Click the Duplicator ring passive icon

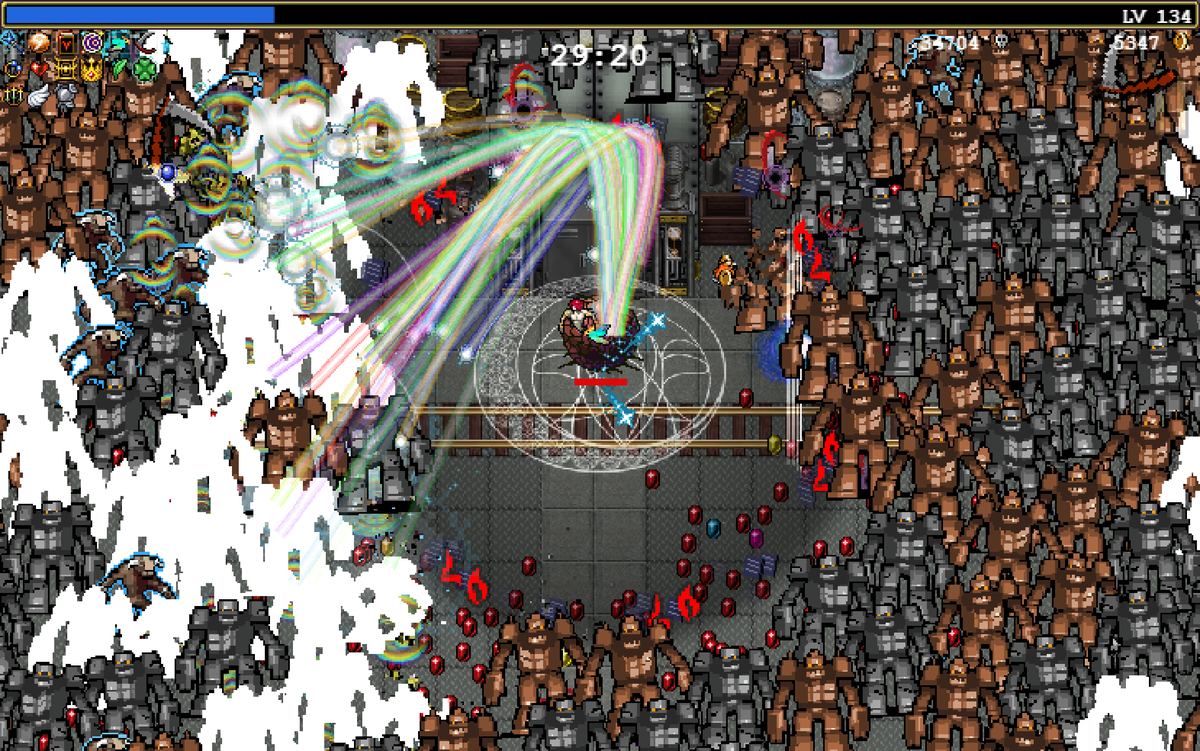point(13,69)
